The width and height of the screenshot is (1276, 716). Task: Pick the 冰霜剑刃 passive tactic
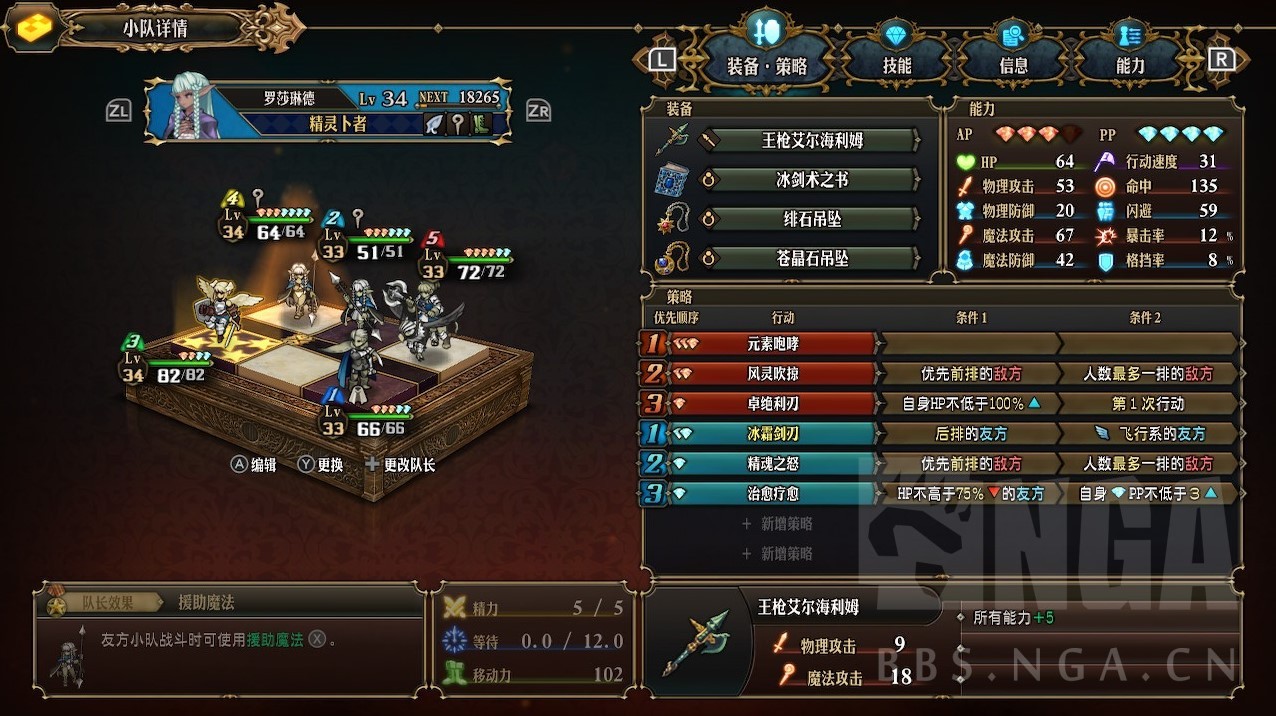pos(772,434)
